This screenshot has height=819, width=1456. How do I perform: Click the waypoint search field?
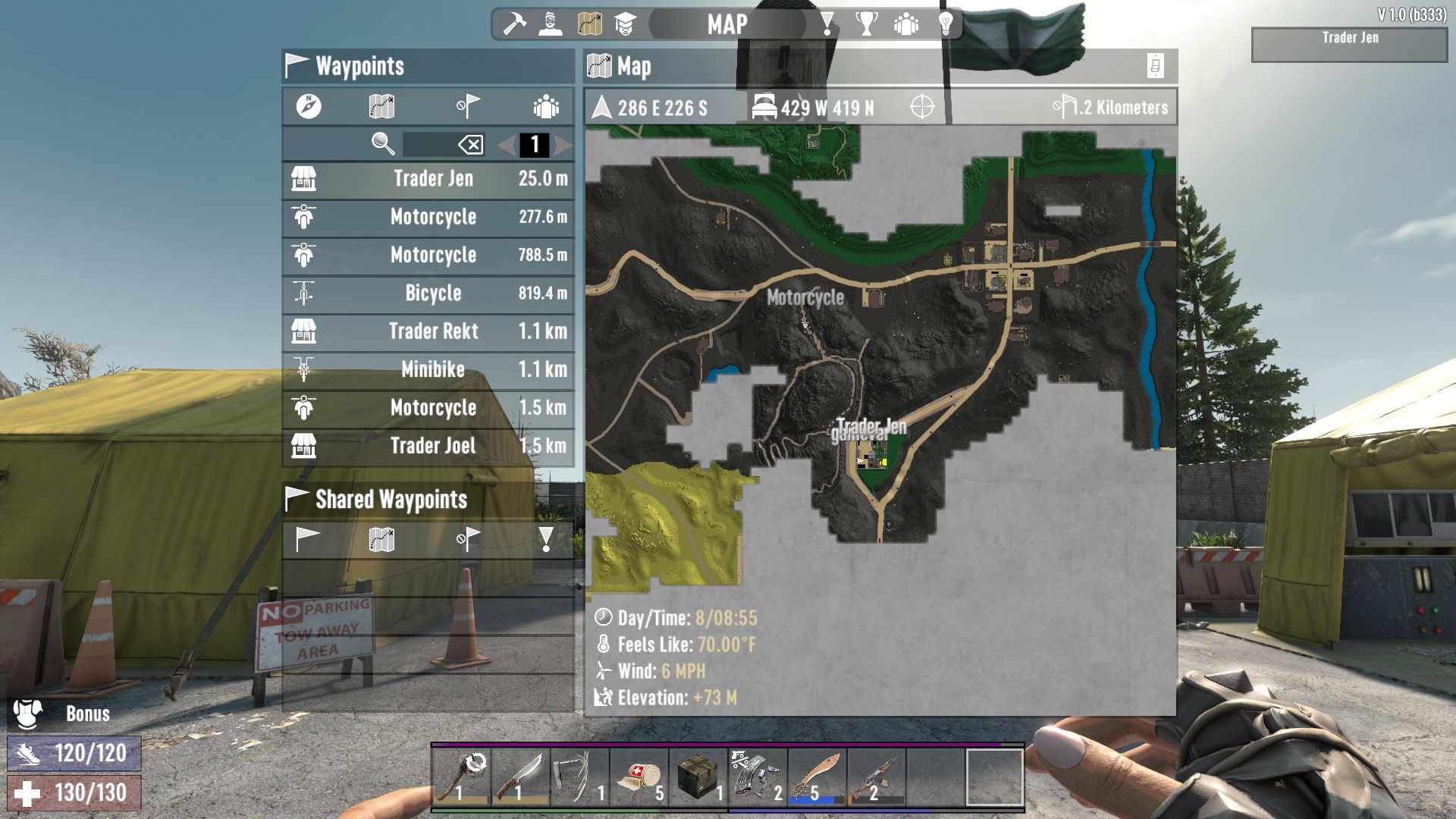point(428,144)
